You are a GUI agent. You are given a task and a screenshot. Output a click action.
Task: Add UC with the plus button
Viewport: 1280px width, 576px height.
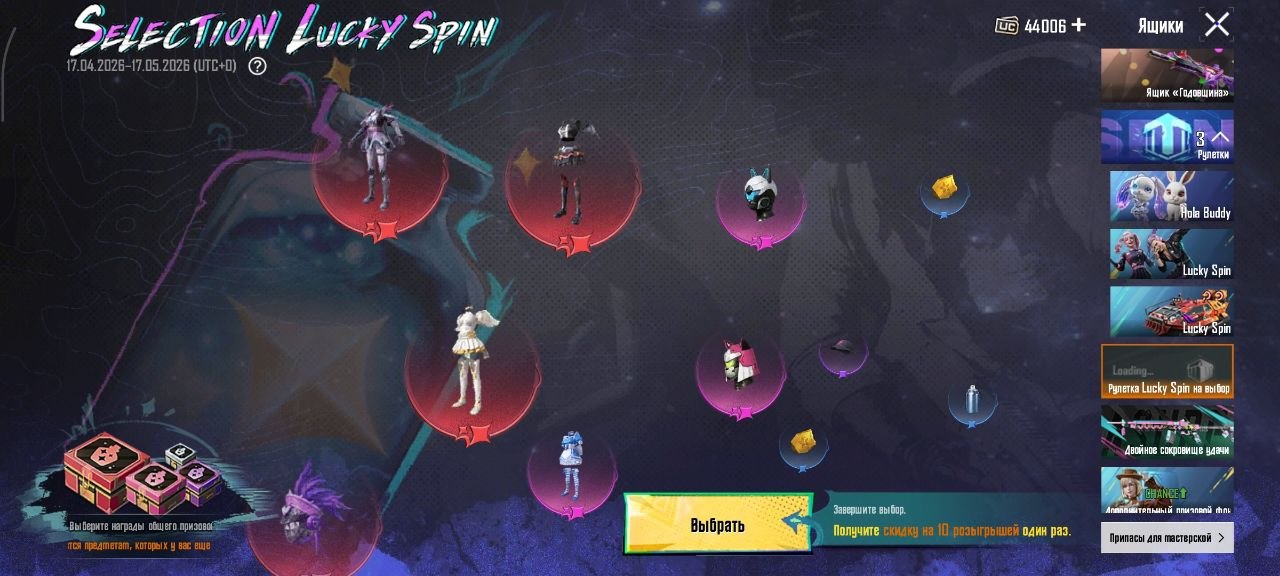coord(1078,25)
